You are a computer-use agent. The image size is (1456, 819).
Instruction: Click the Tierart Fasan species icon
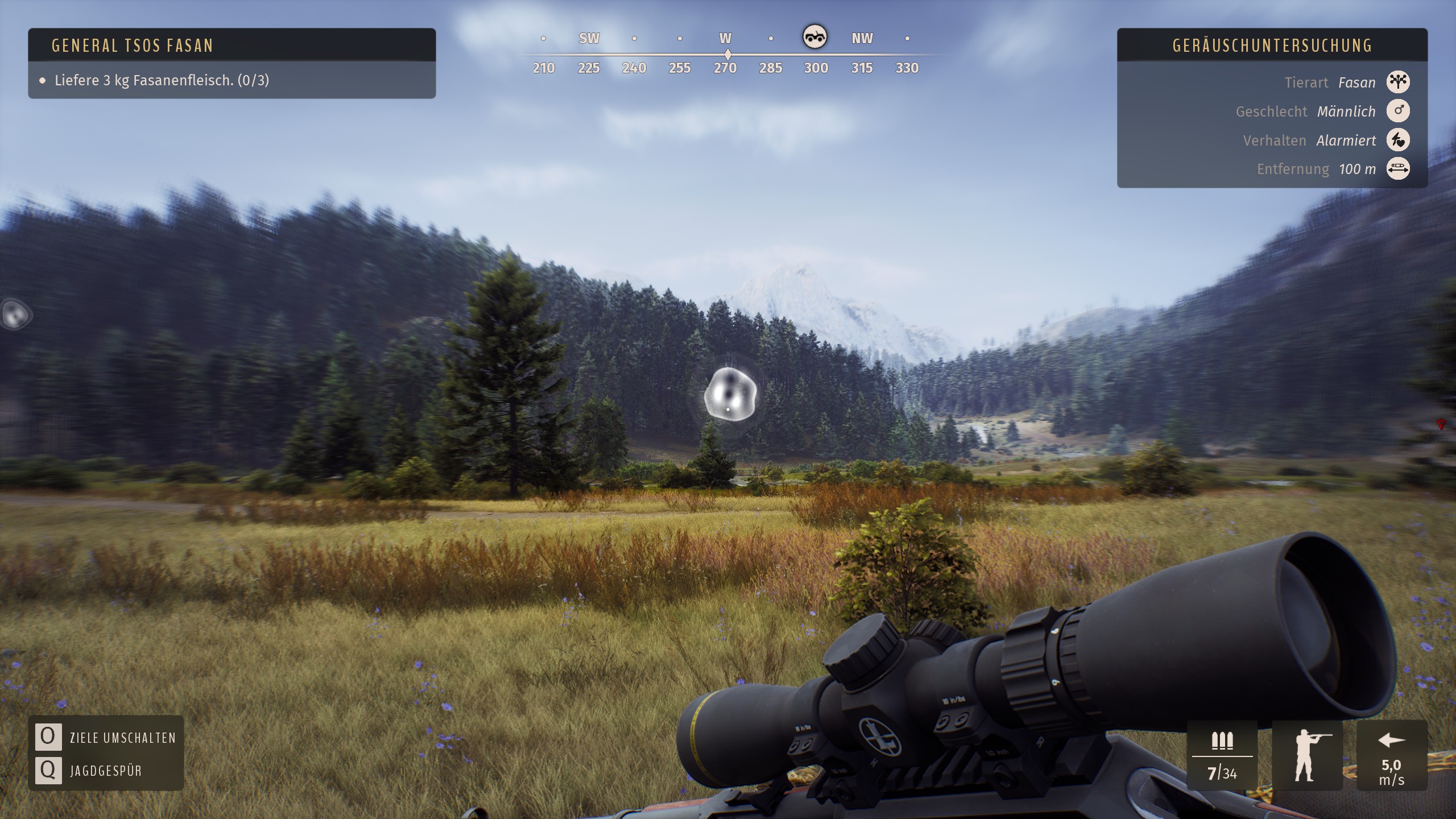tap(1398, 82)
